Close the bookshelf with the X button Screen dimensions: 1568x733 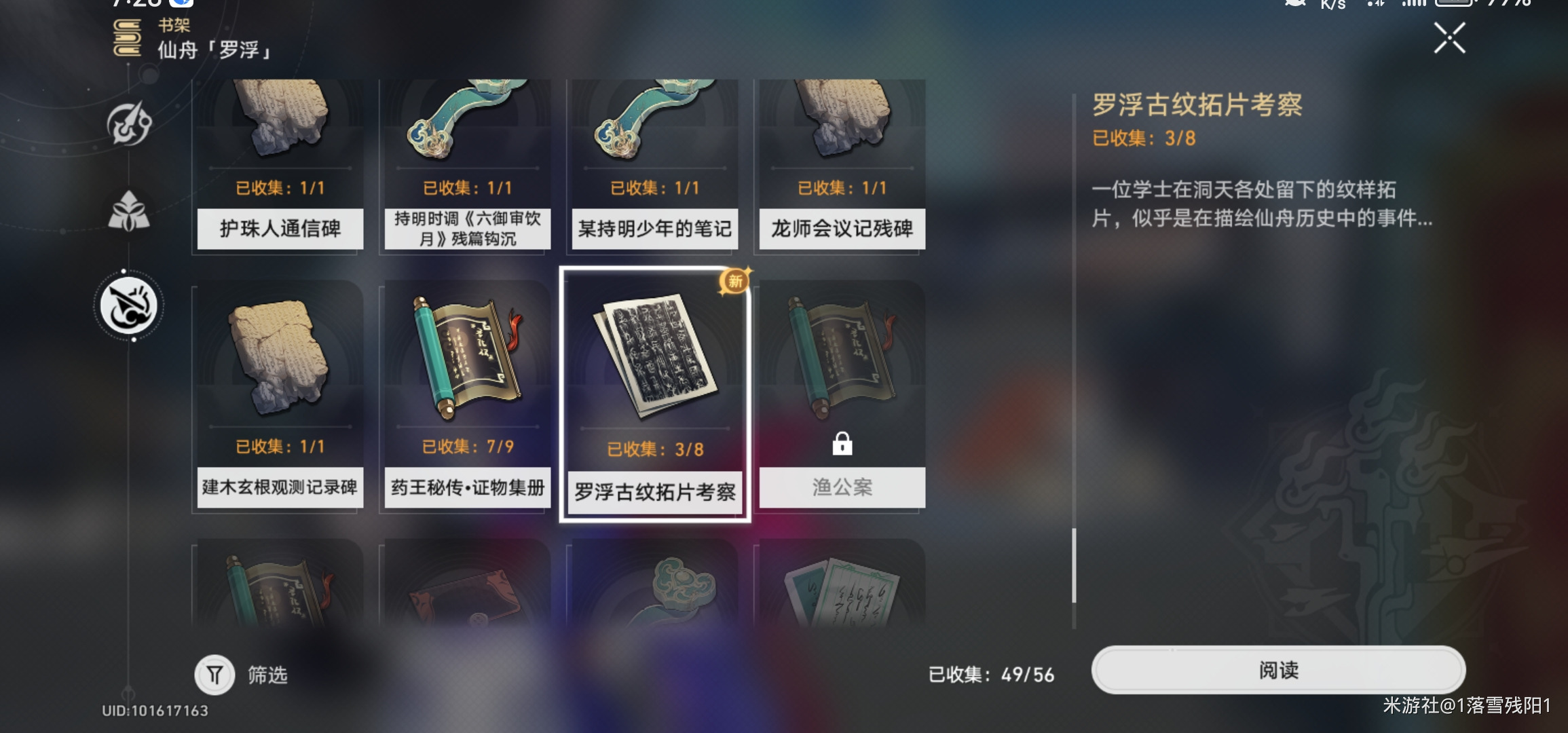(1450, 39)
